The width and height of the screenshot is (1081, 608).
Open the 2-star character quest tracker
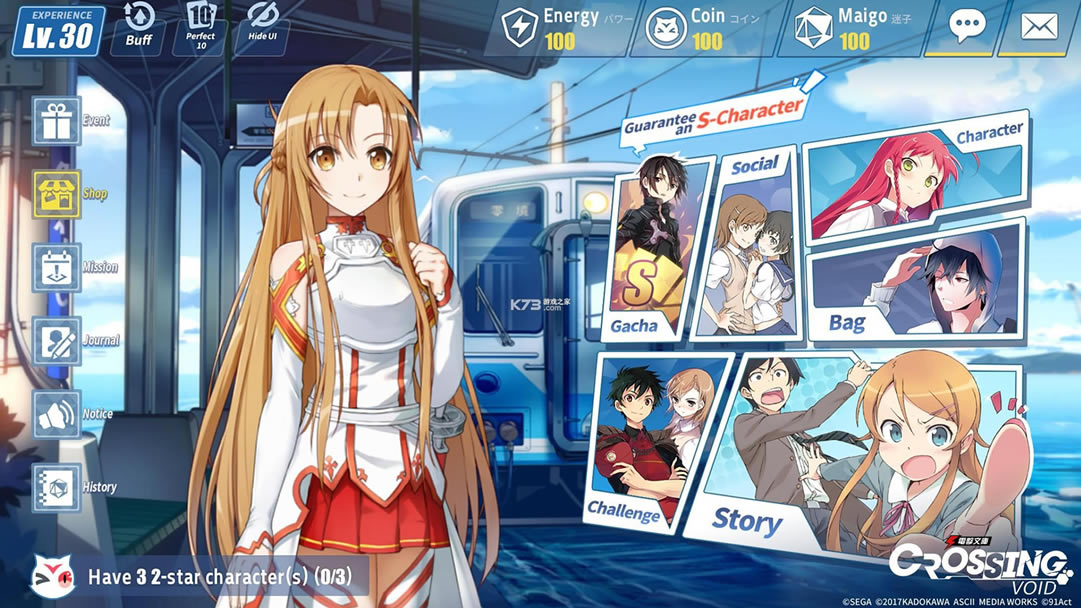pos(200,576)
